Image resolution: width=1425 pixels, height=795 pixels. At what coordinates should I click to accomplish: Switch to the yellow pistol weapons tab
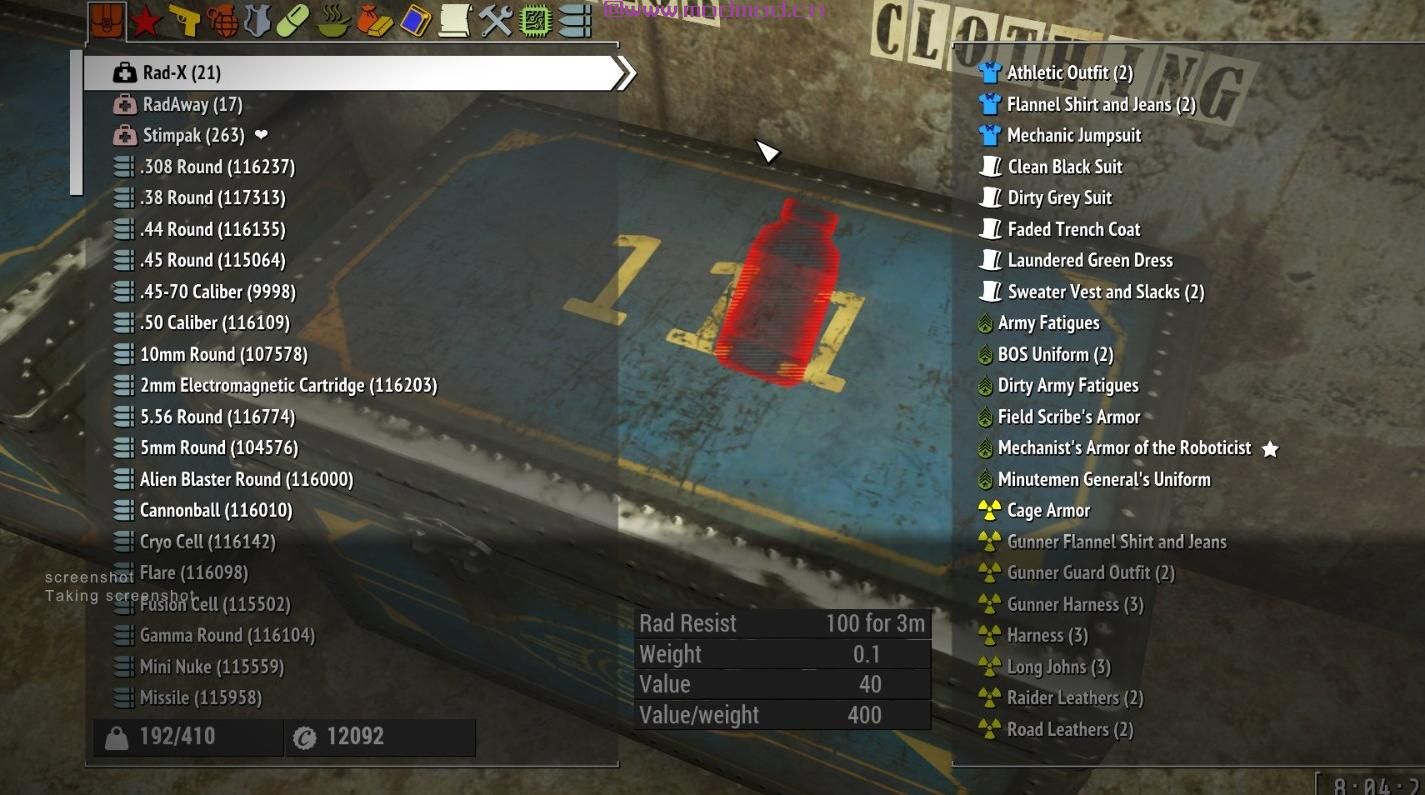point(184,21)
